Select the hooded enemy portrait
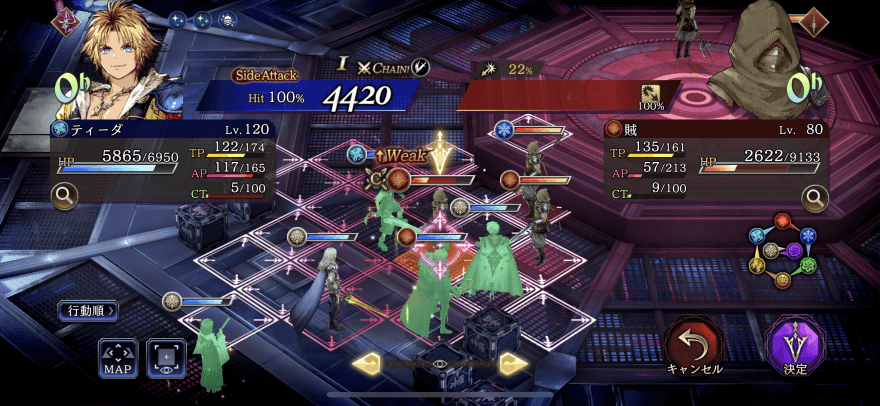The height and width of the screenshot is (406, 880). [760, 55]
